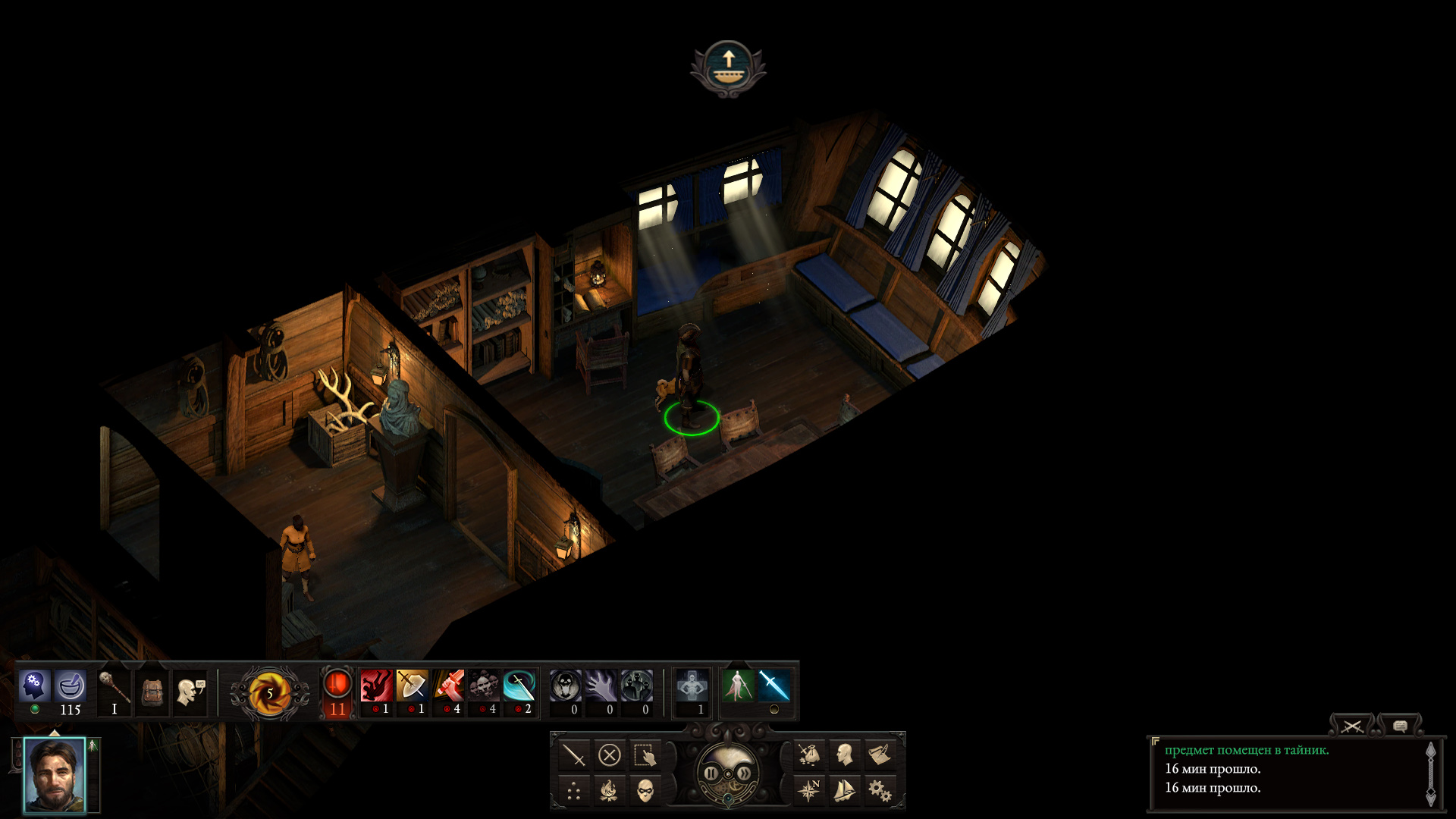Screen dimensions: 1456x819
Task: Open game options with the gears button
Action: click(x=880, y=791)
